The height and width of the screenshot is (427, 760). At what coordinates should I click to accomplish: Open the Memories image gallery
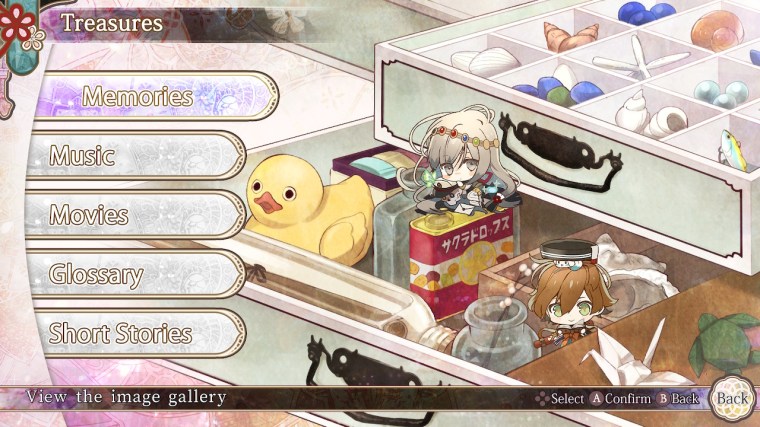(x=137, y=97)
